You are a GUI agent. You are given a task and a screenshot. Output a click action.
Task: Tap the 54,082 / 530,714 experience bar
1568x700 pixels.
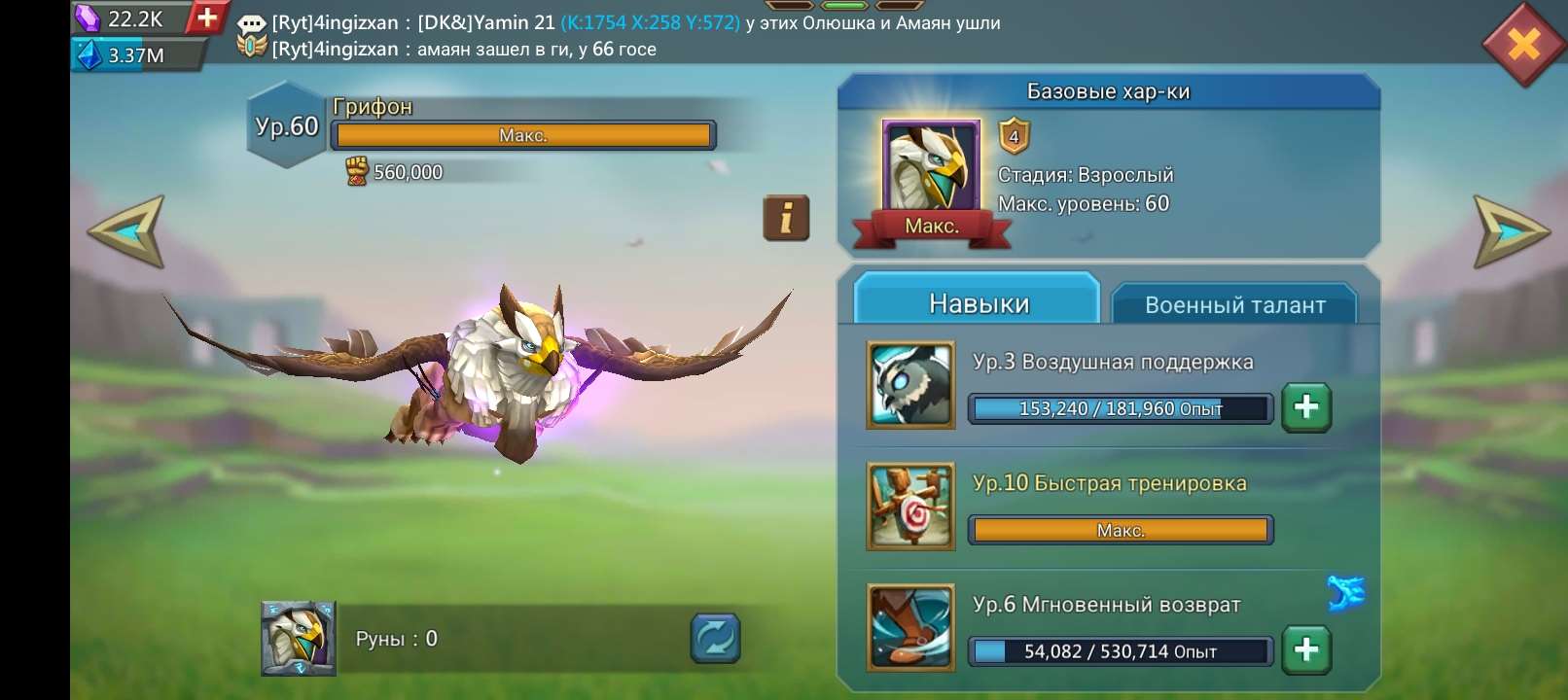[x=1119, y=652]
